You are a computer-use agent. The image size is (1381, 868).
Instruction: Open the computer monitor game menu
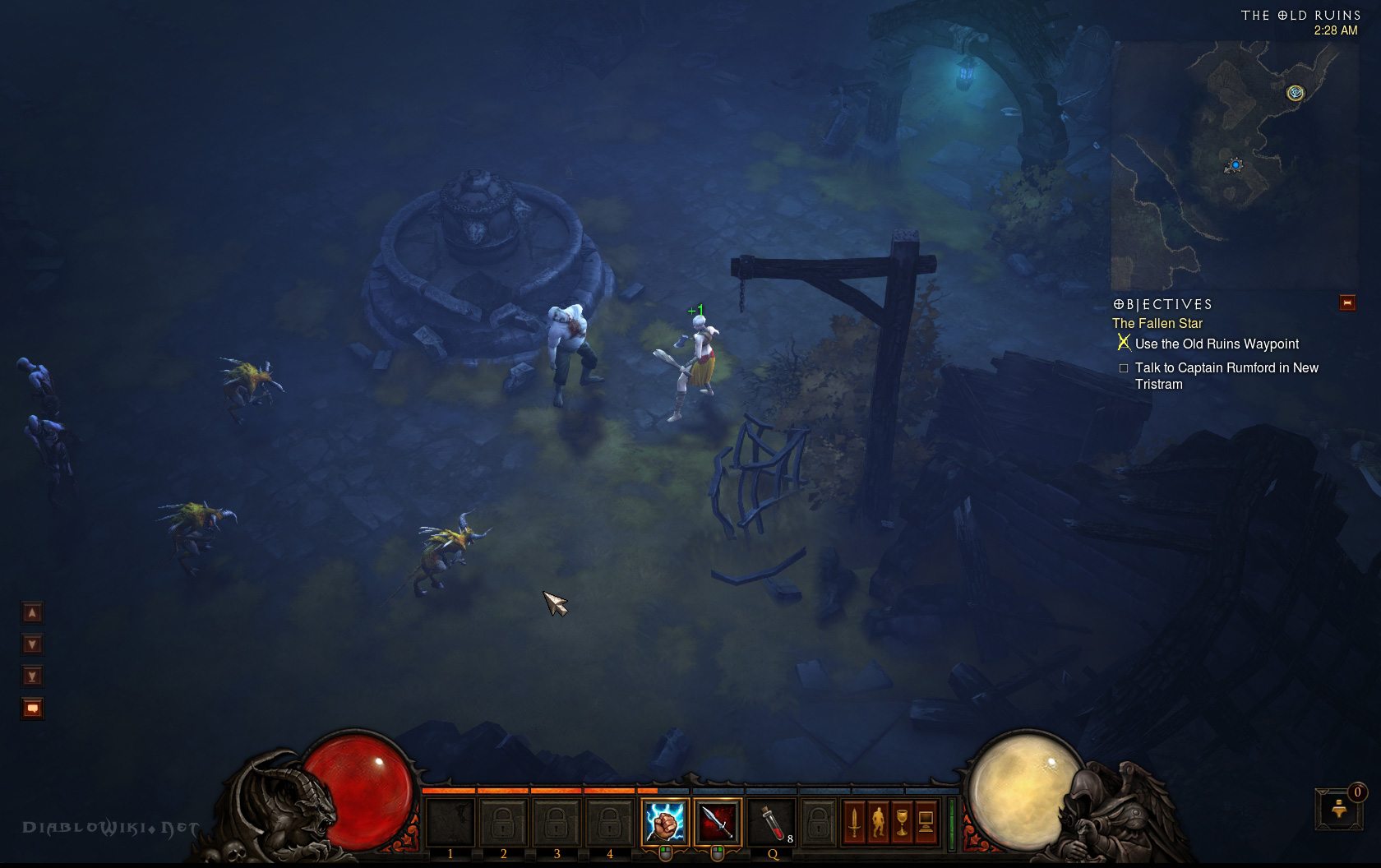pyautogui.click(x=926, y=822)
